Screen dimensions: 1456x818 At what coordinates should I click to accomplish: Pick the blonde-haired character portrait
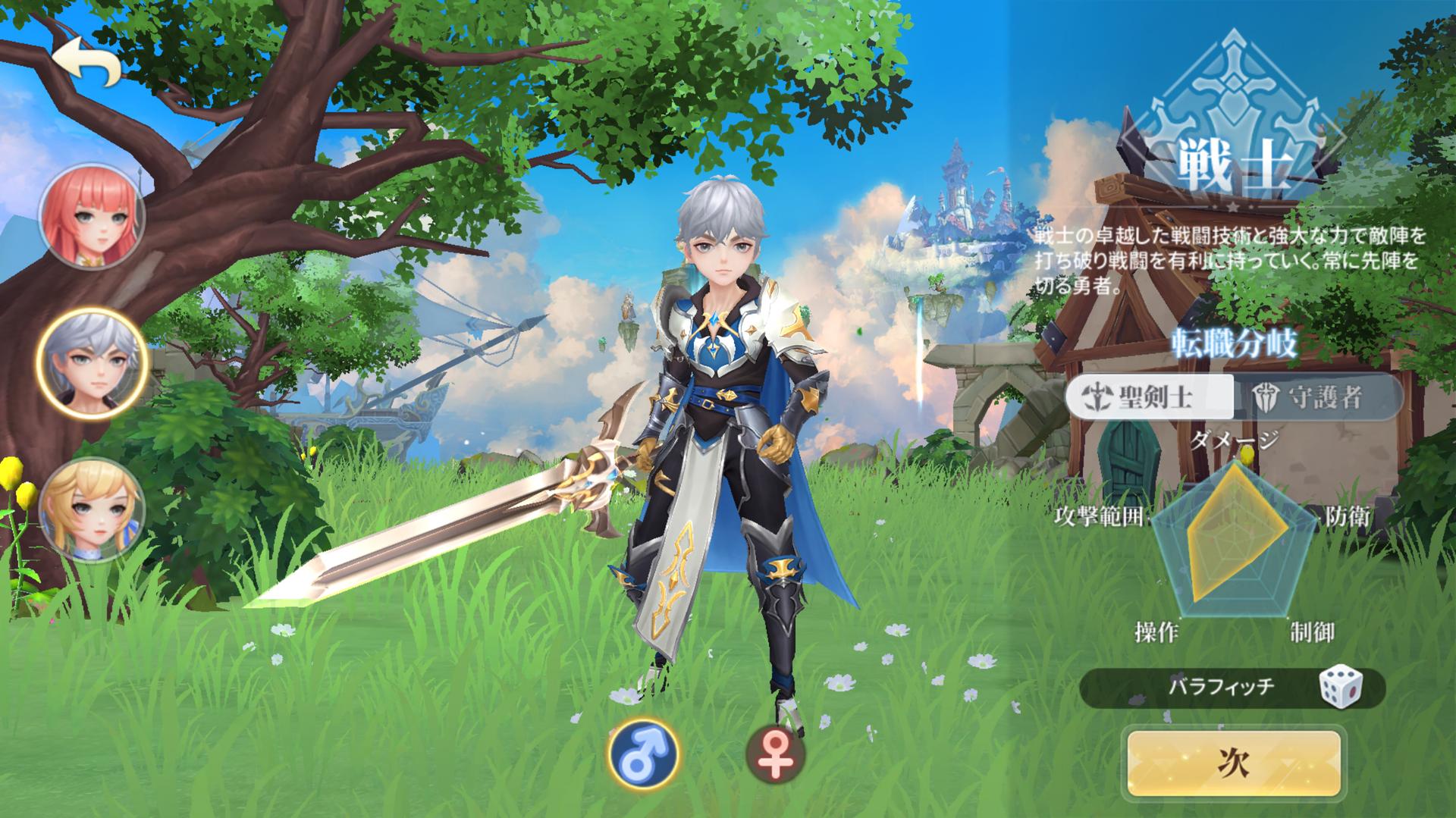[92, 509]
